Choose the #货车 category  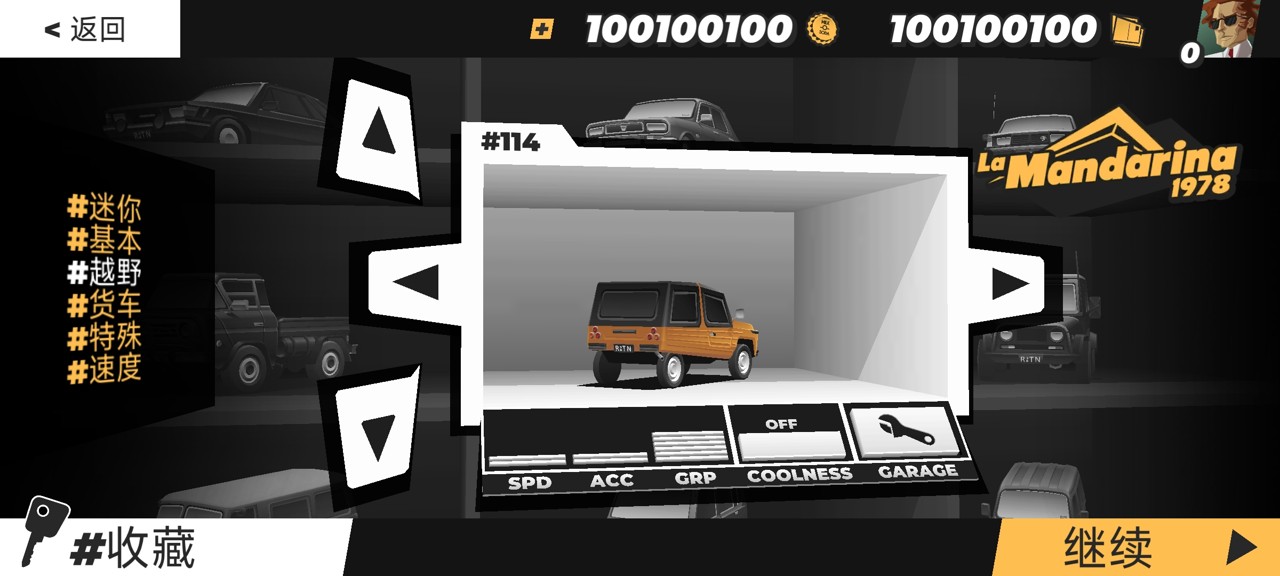104,304
